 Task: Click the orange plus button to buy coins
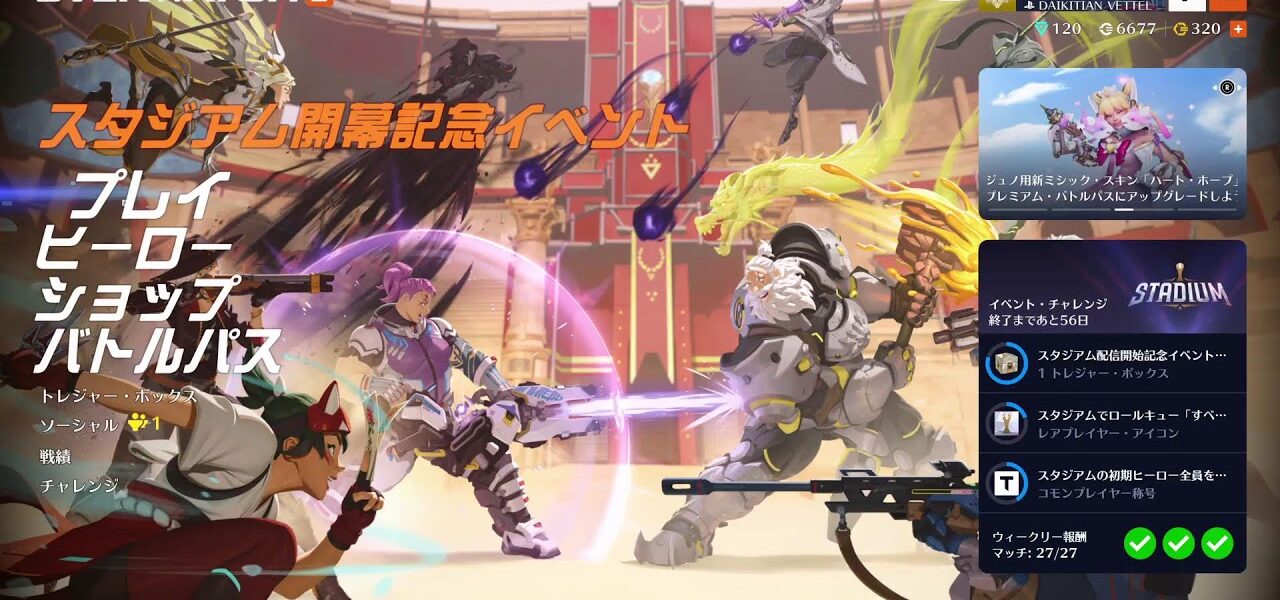(1237, 29)
